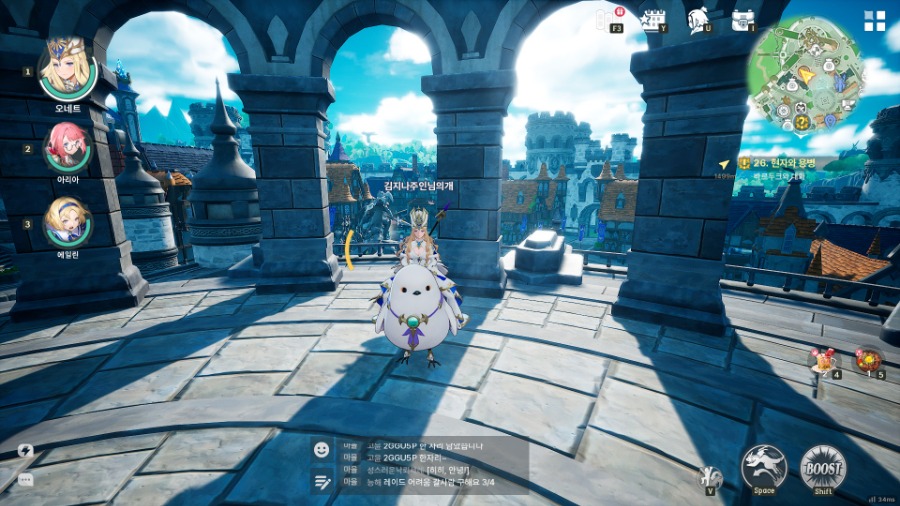Screen dimensions: 900x506
Task: Dismount using the rider icon
Action: pyautogui.click(x=710, y=476)
